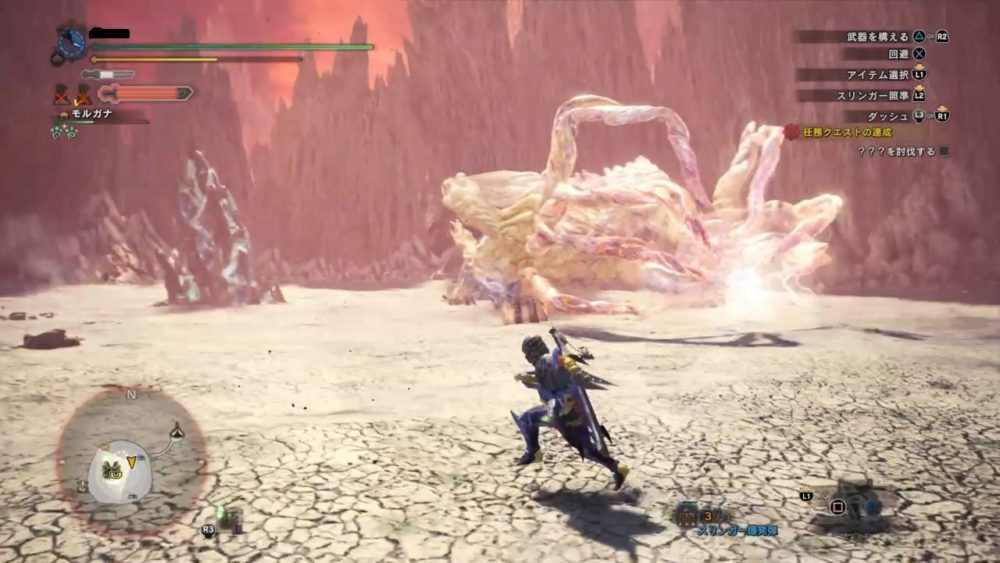Click the blue item in the item bar

[x=872, y=505]
